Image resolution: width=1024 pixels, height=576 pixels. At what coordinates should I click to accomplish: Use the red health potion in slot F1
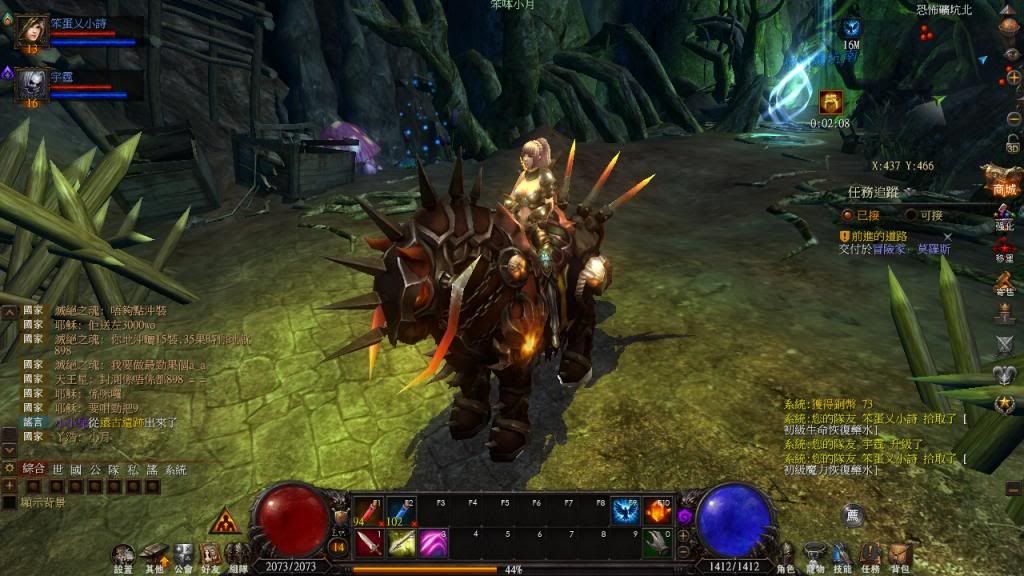coord(369,511)
